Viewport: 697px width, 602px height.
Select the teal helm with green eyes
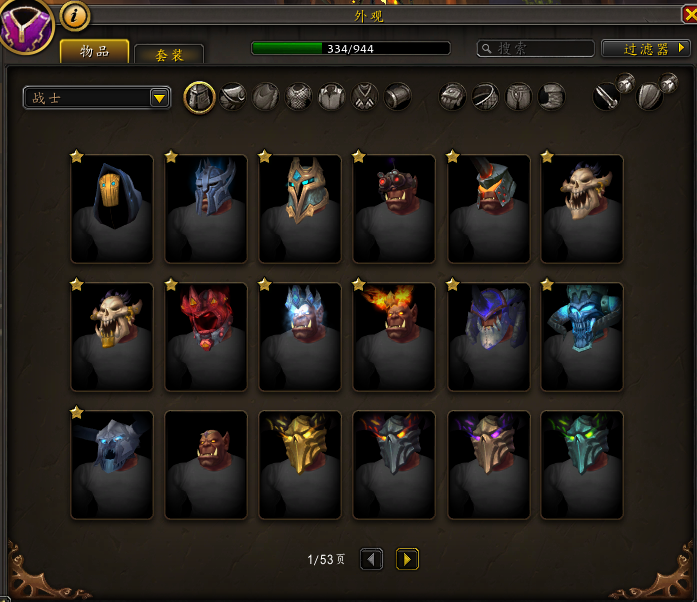(582, 464)
